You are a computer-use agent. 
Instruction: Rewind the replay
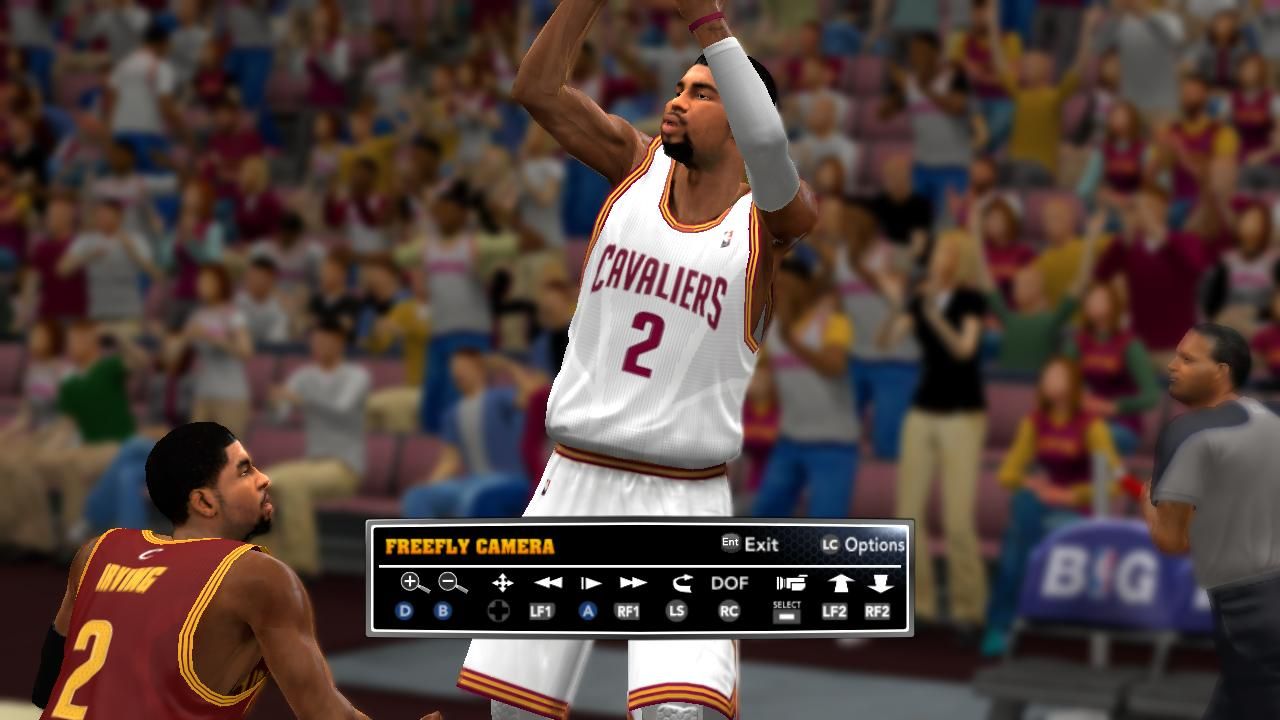click(547, 582)
